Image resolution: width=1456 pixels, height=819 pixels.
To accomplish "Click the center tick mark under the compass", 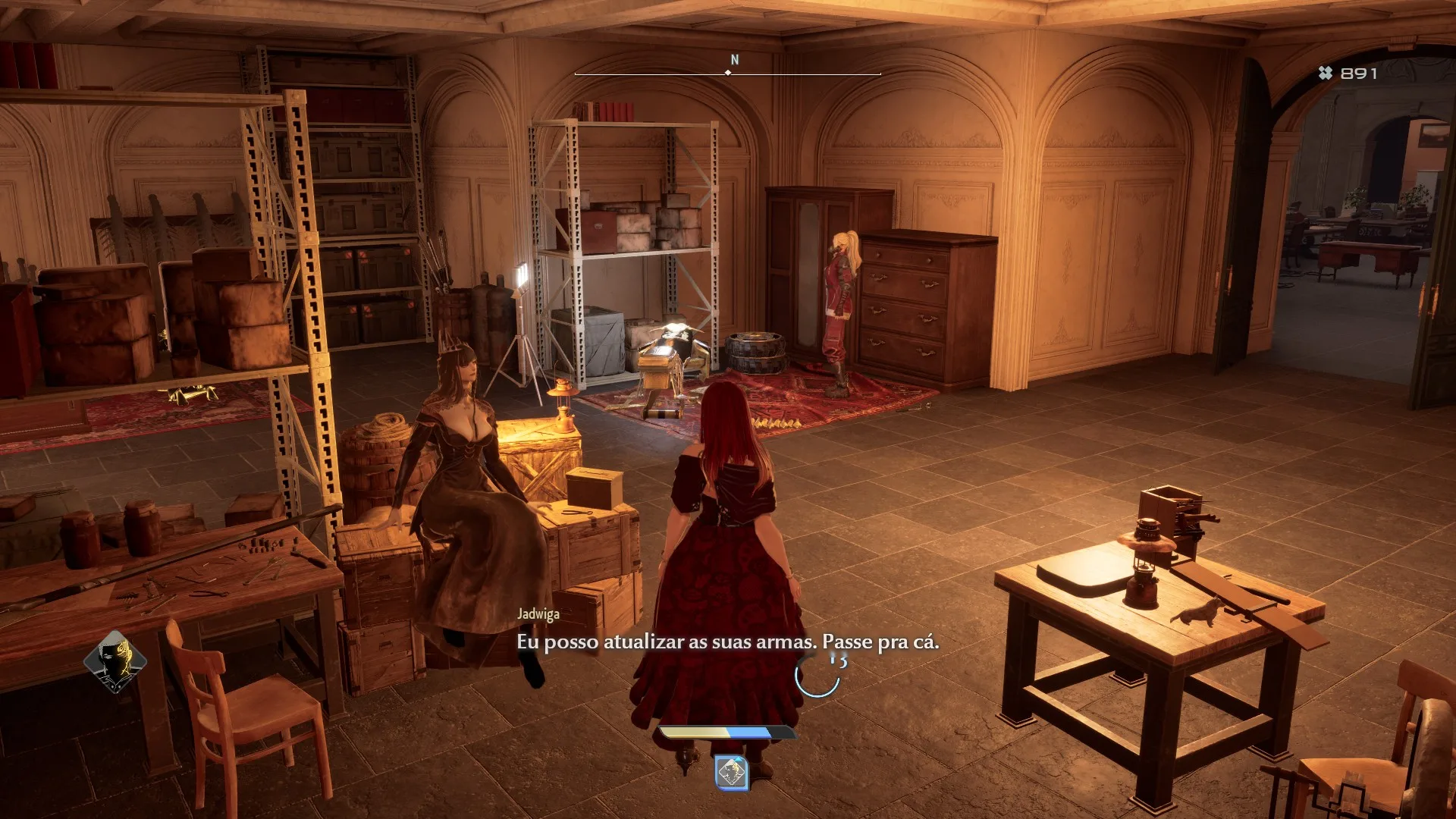I will tap(730, 74).
